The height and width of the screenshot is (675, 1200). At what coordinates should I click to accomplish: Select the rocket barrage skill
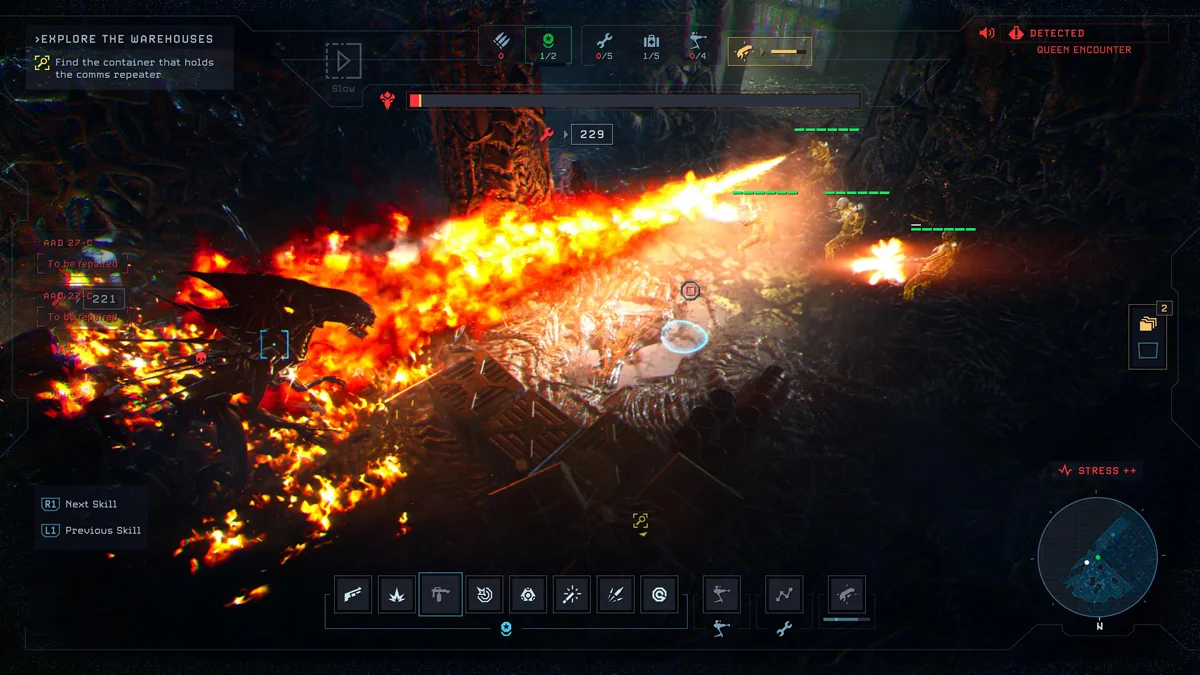click(615, 595)
